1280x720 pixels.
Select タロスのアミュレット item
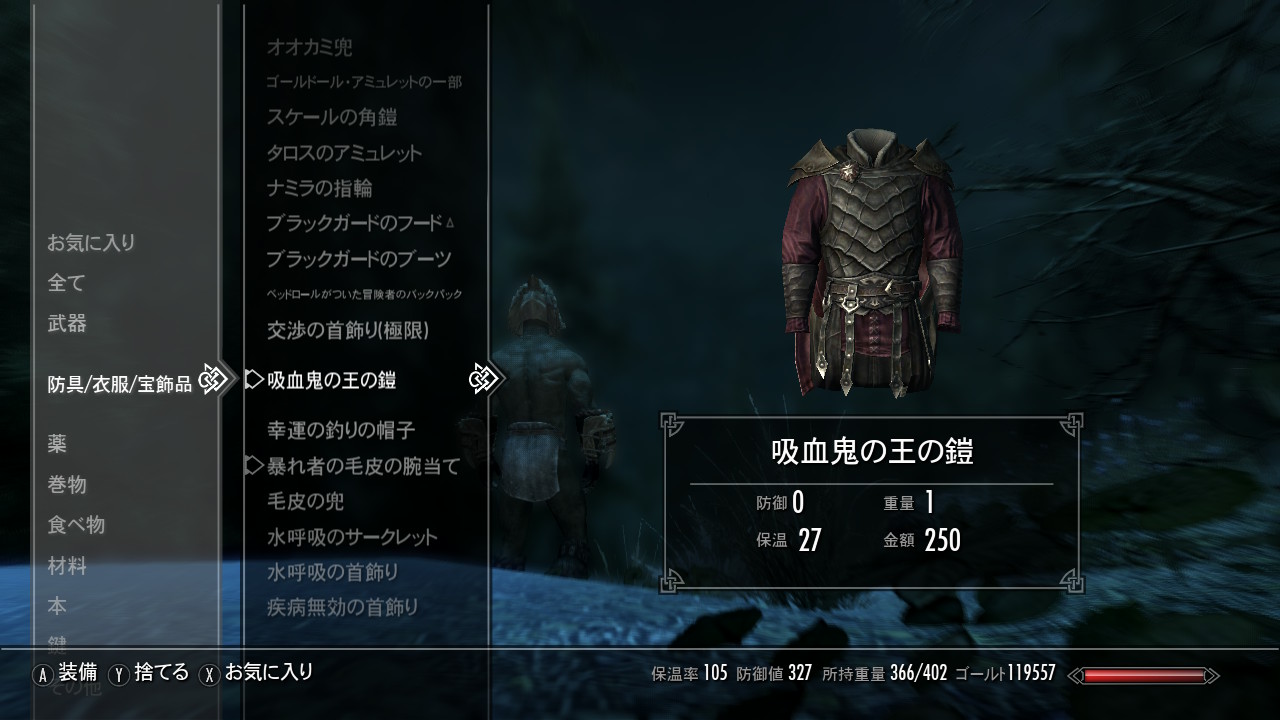(x=344, y=153)
